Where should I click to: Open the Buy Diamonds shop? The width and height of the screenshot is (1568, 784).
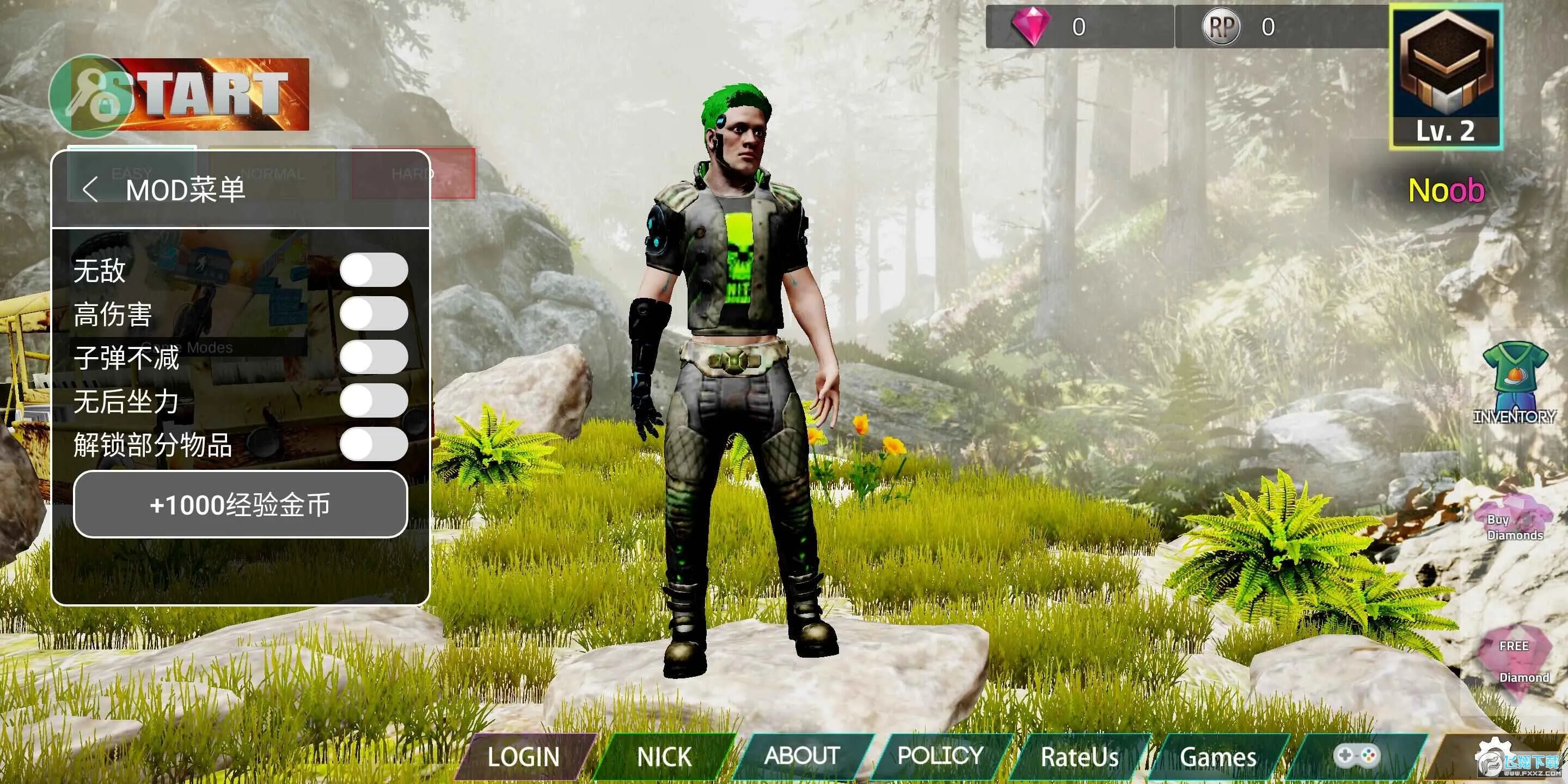pos(1513,521)
